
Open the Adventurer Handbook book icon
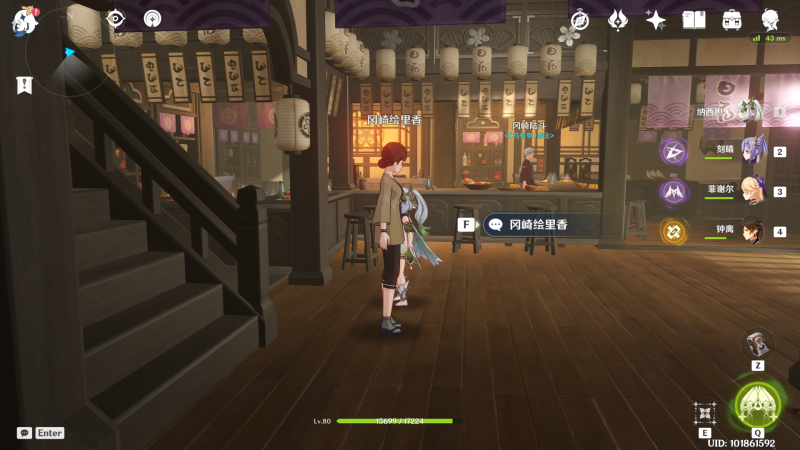point(694,20)
